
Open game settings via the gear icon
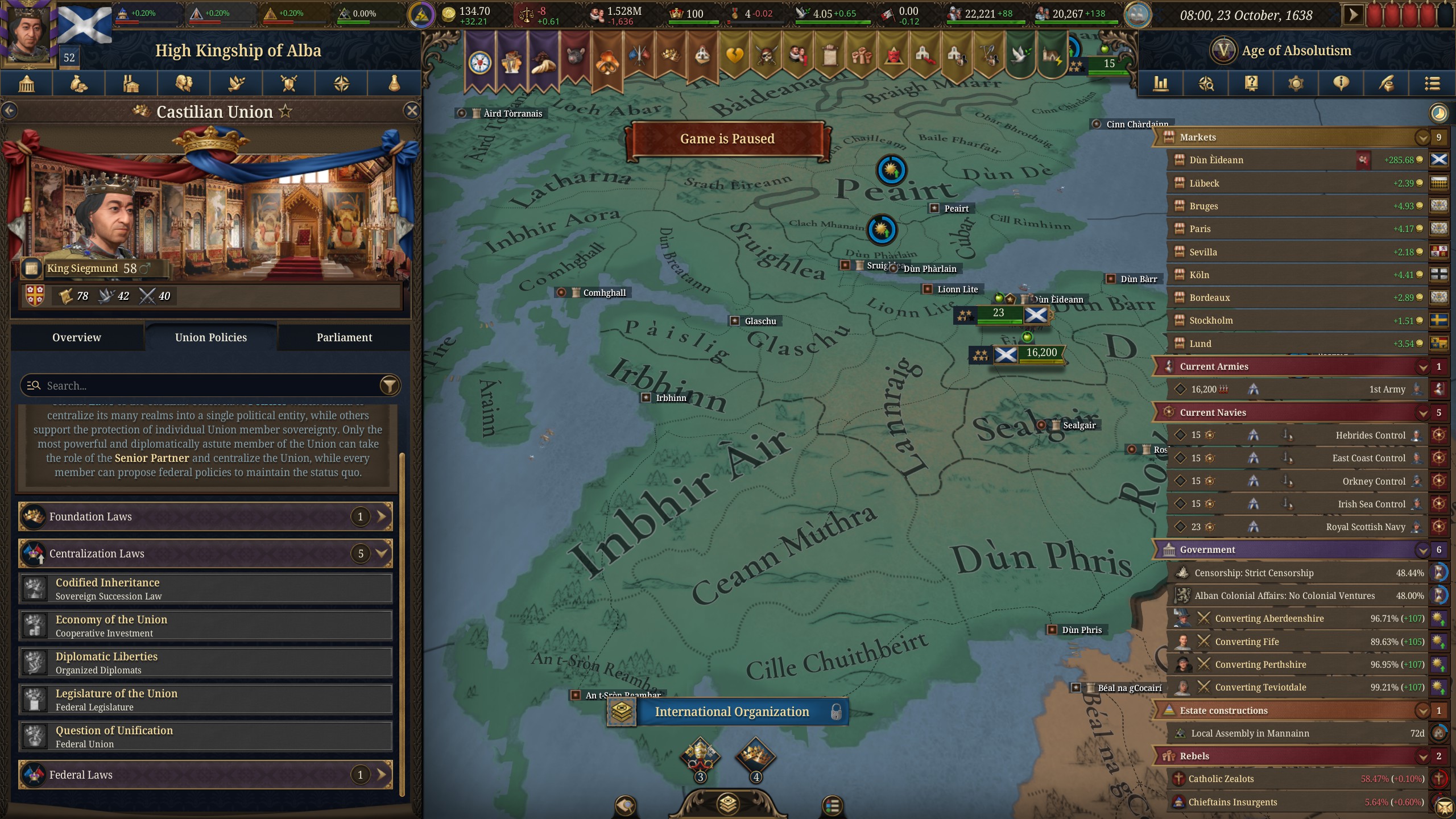[x=1296, y=84]
